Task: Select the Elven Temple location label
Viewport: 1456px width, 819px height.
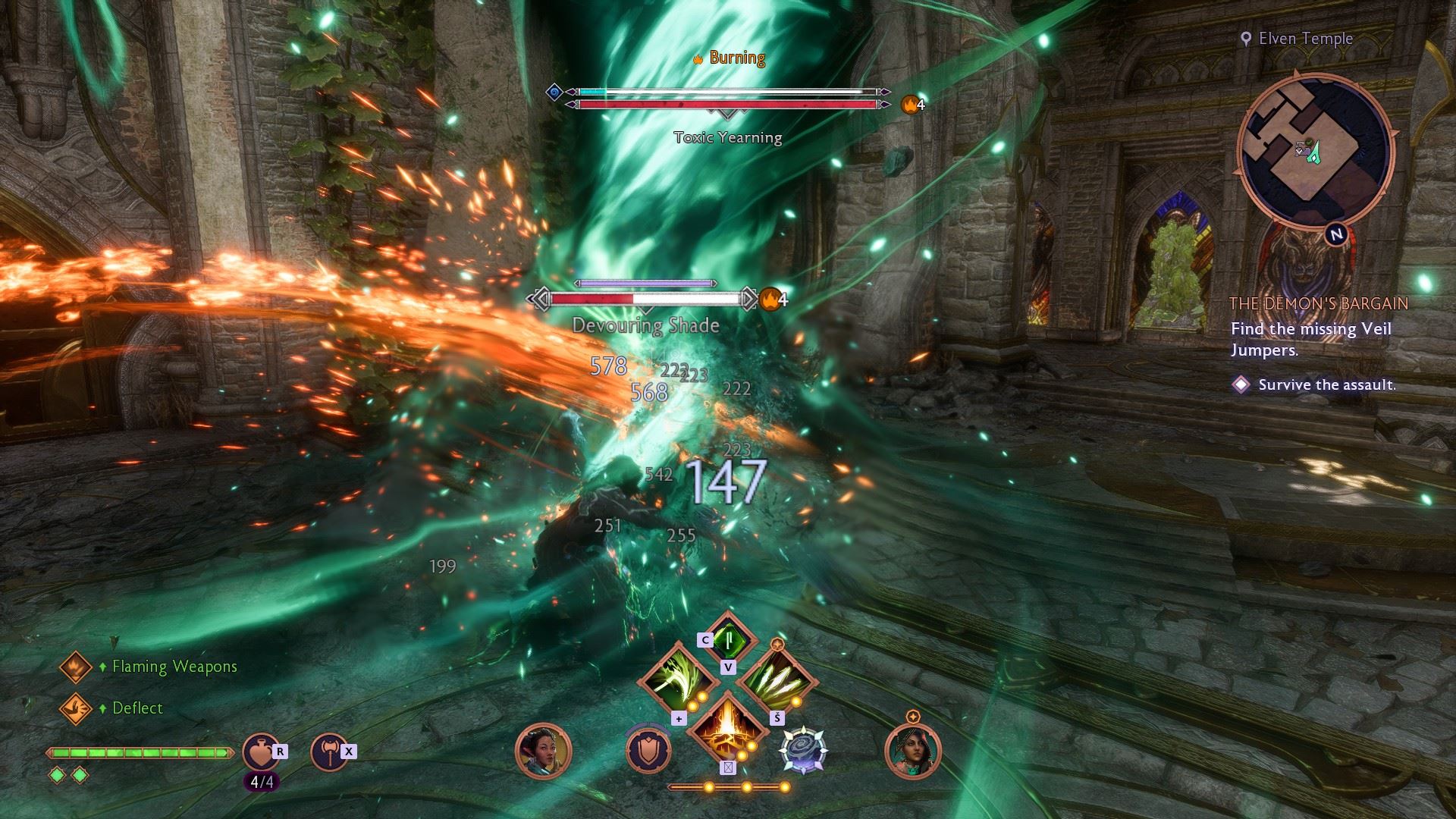Action: 1305,39
